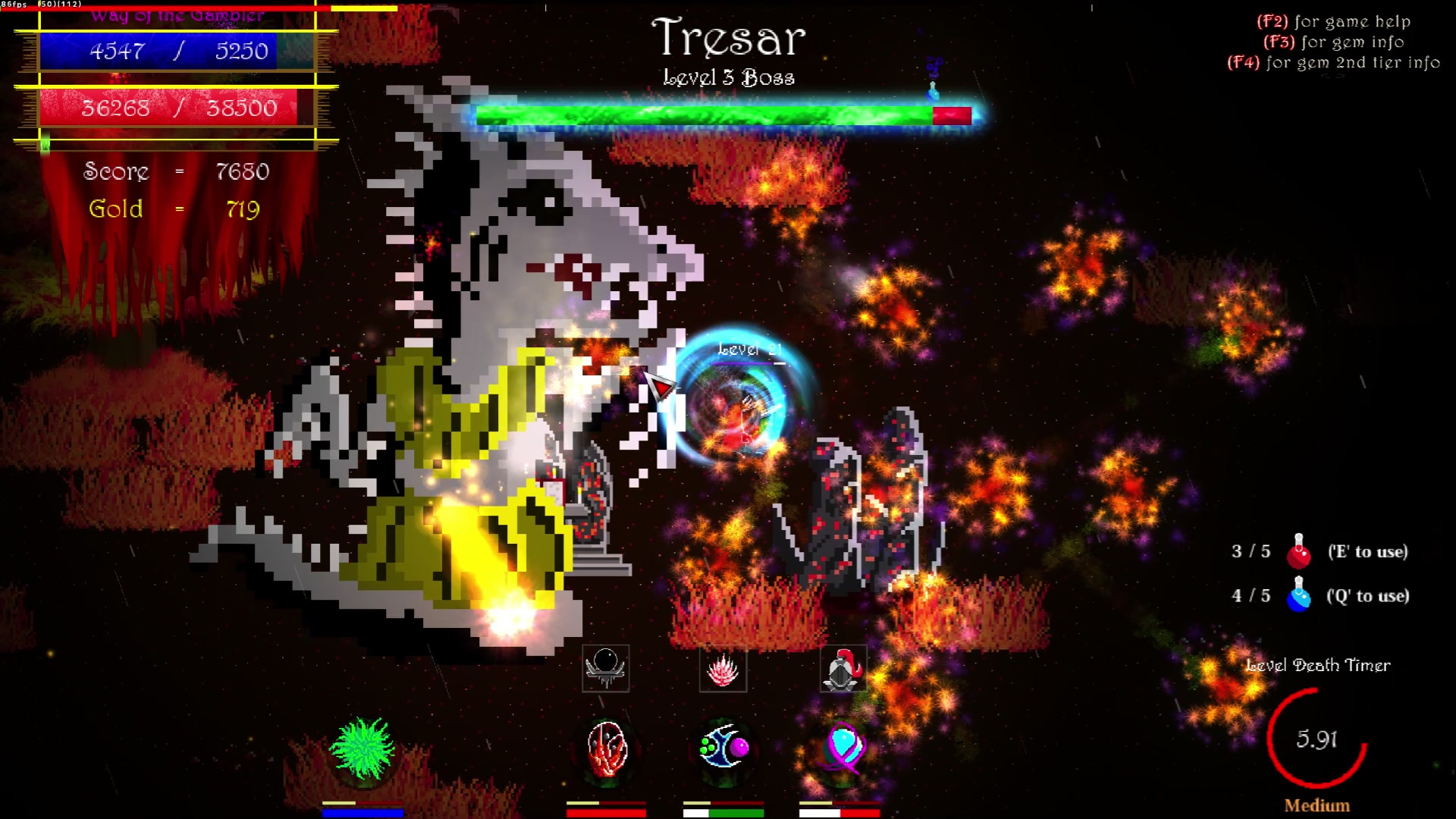The height and width of the screenshot is (819, 1456).
Task: Pick the dark orb pedestal upgrade icon
Action: click(604, 668)
